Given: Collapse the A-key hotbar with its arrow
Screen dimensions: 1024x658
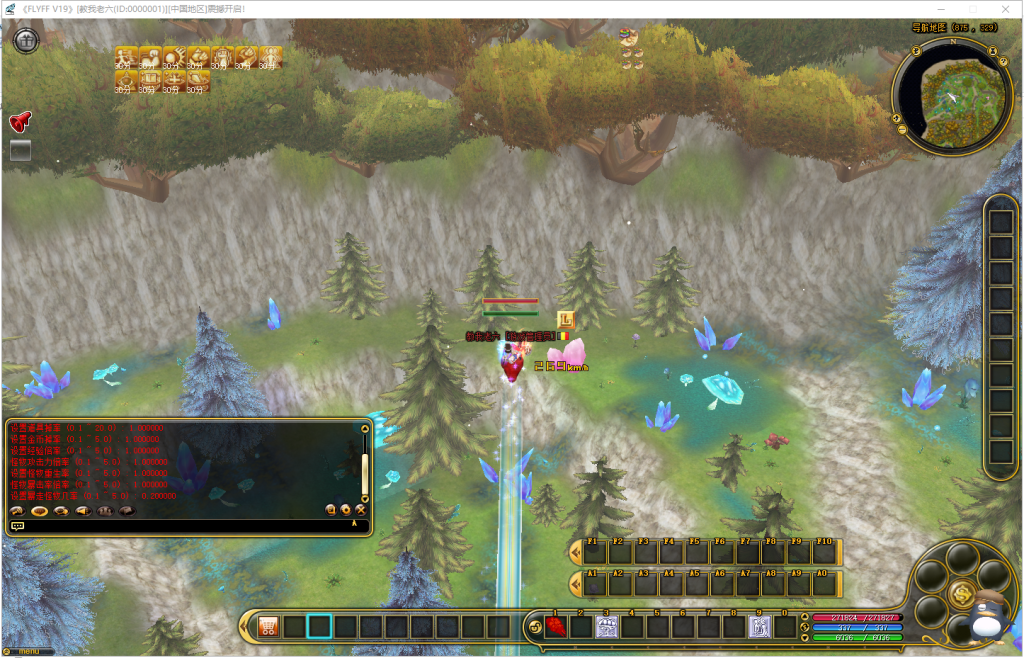Looking at the screenshot, I should (575, 583).
